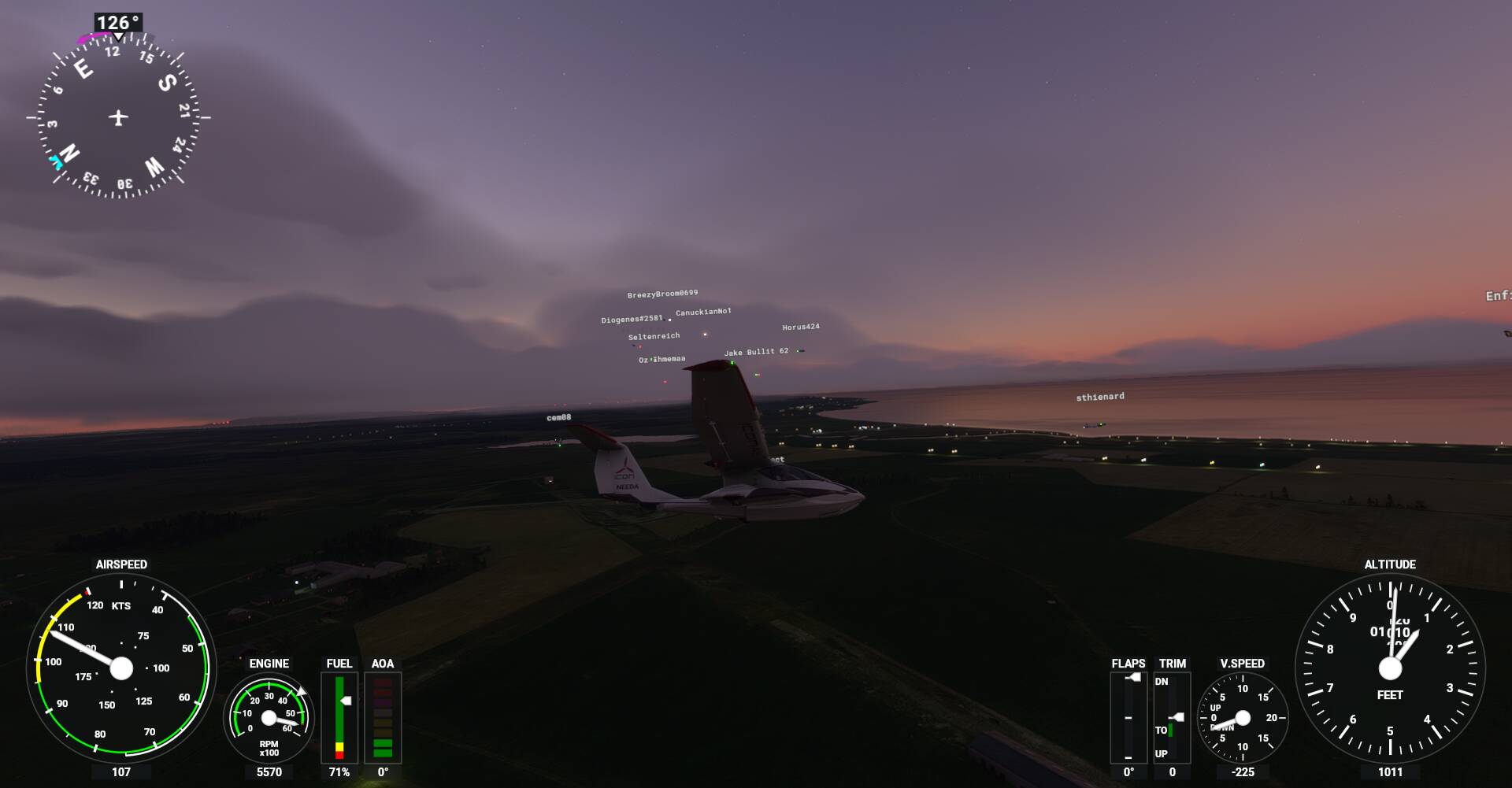Select the sthienard player label

[1100, 395]
